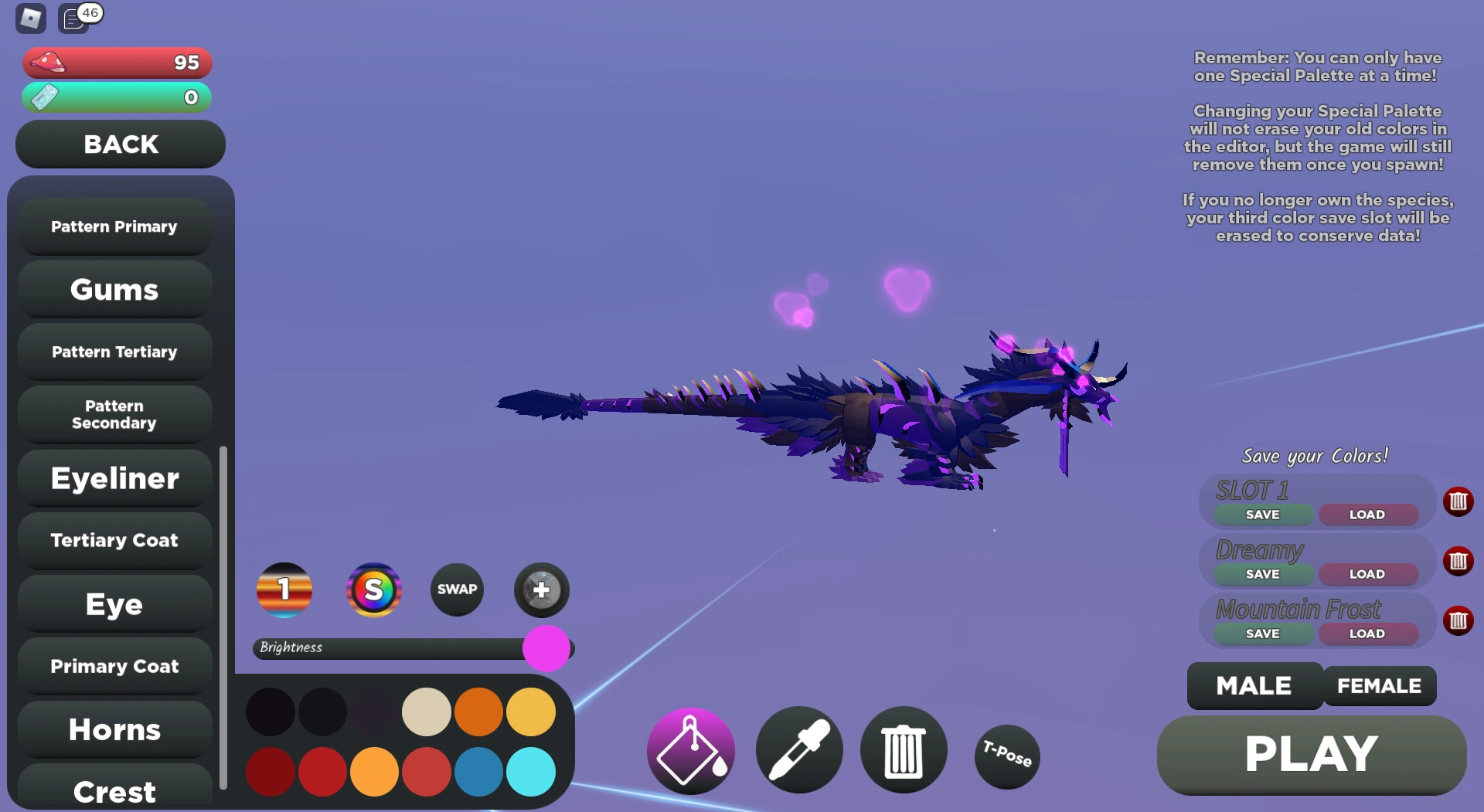Open the Eye customization category

(114, 604)
